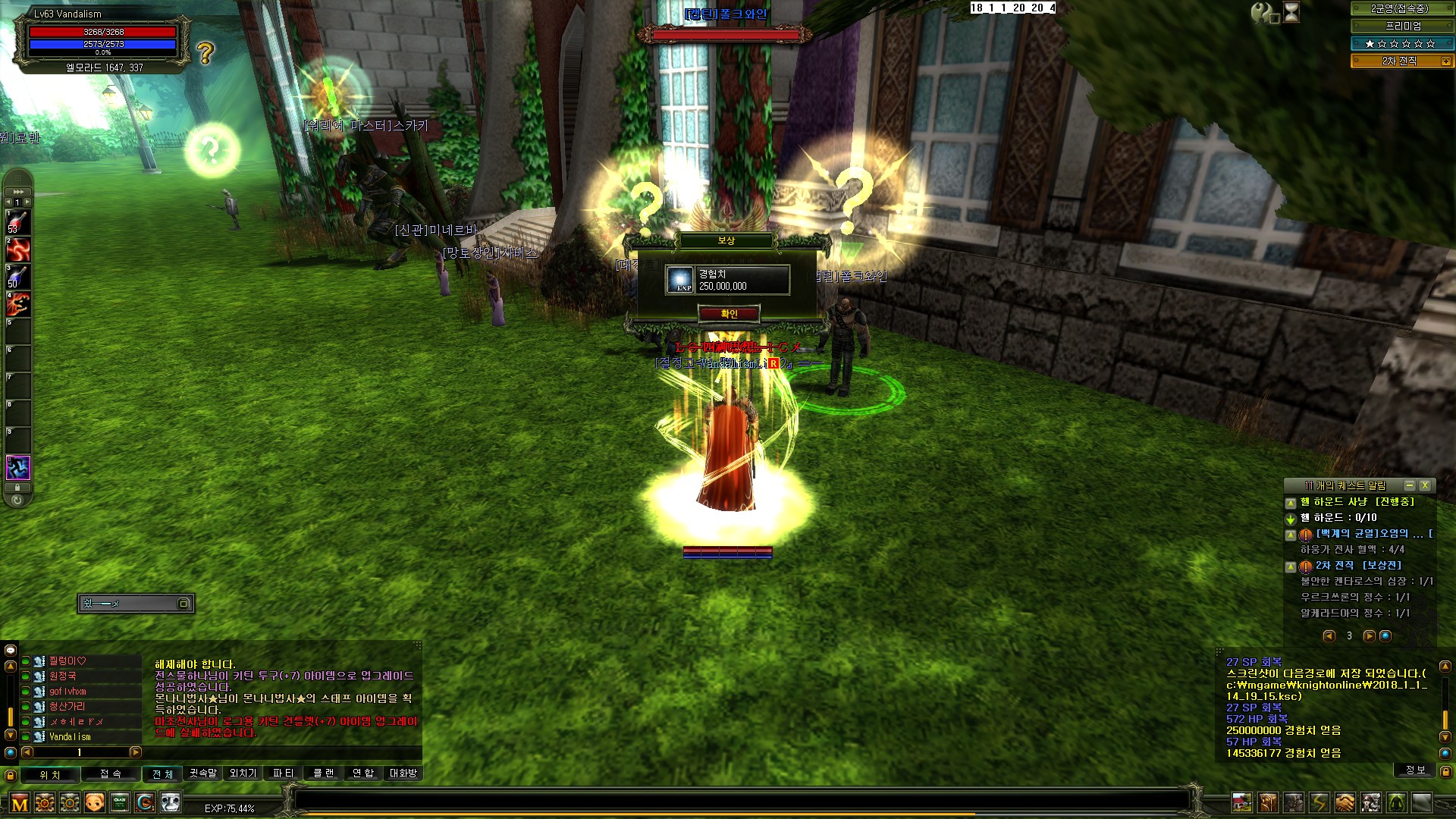The height and width of the screenshot is (819, 1456).
Task: Click the handshake trade icon
Action: click(x=1345, y=802)
